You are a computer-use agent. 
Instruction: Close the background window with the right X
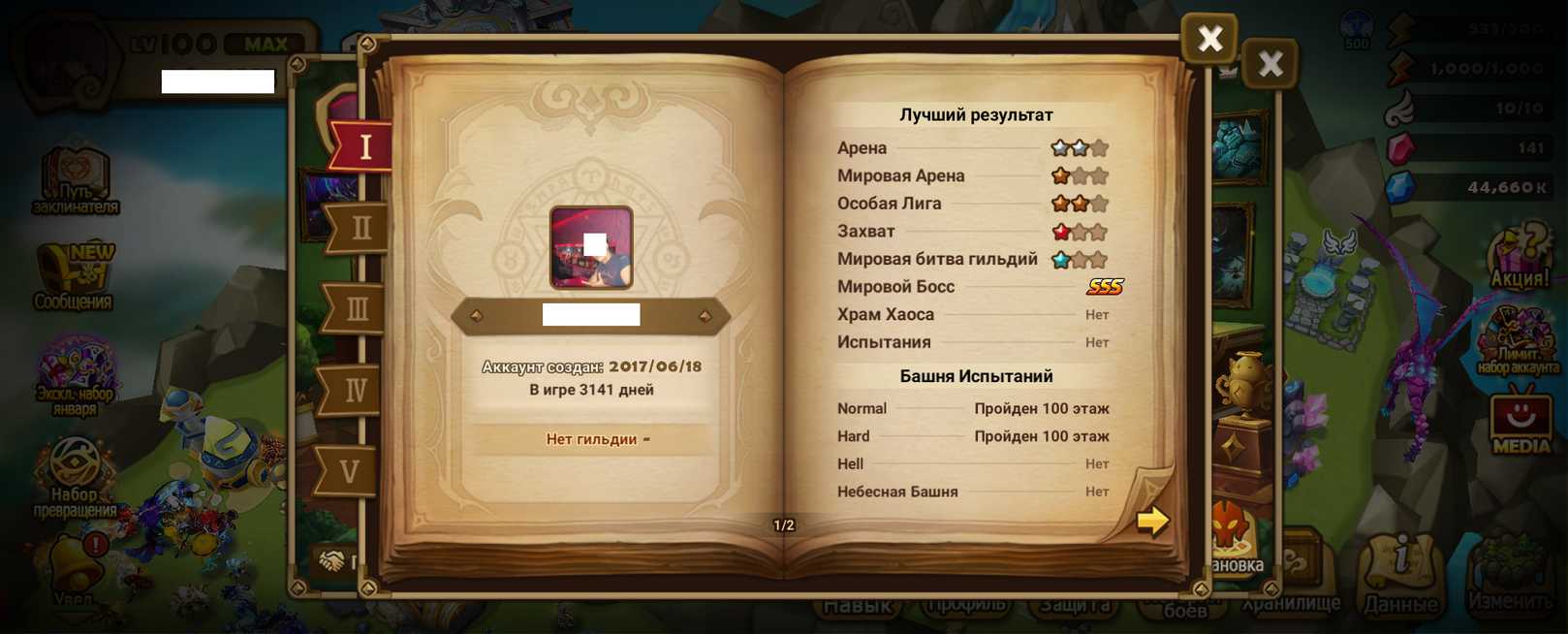[x=1270, y=64]
